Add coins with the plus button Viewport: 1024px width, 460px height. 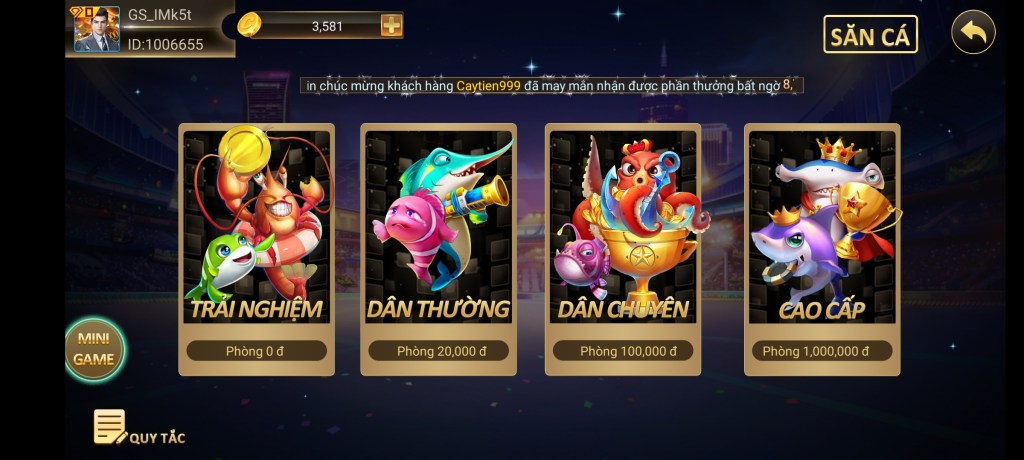[x=391, y=26]
